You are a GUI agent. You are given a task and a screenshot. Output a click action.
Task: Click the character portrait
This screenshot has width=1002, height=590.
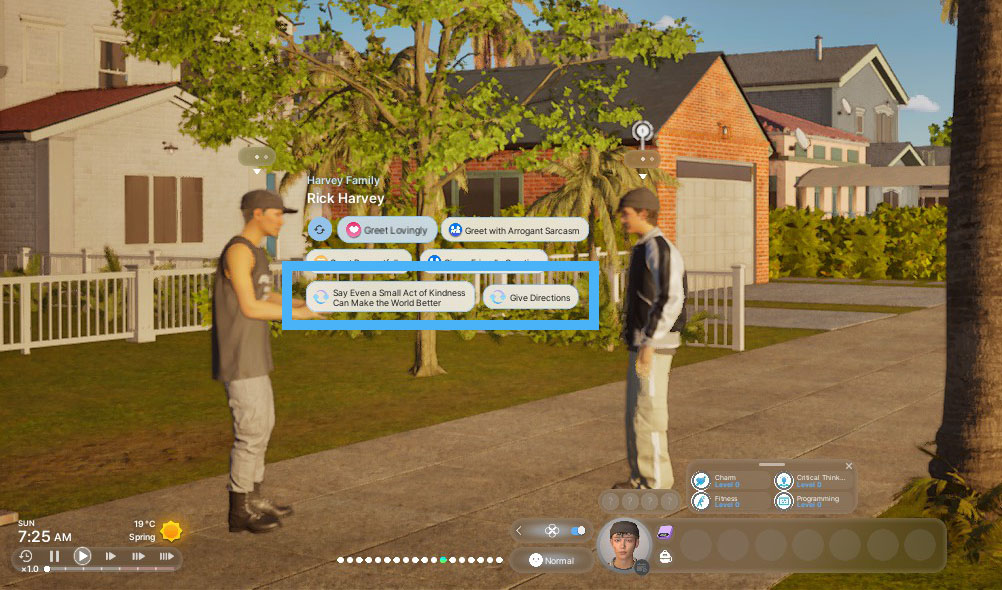624,545
